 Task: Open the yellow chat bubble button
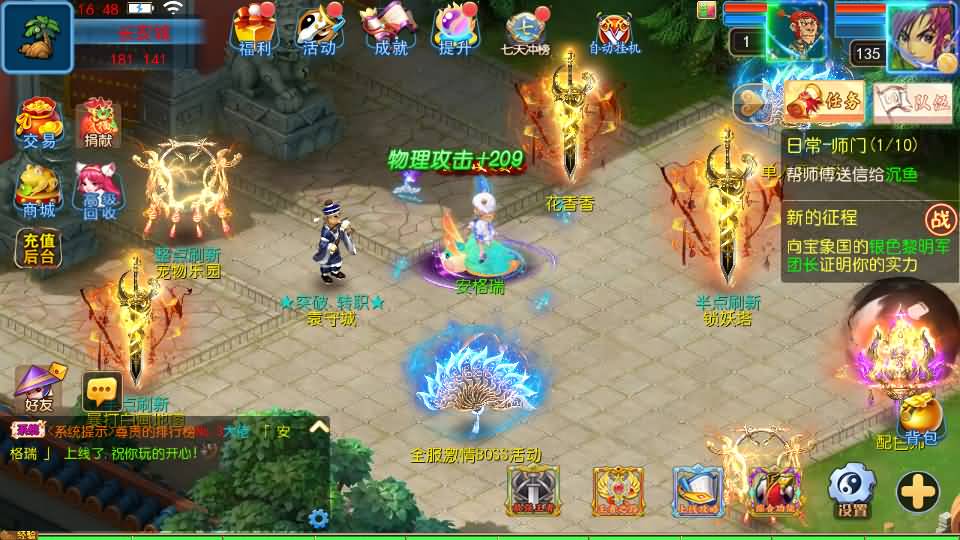[x=102, y=391]
